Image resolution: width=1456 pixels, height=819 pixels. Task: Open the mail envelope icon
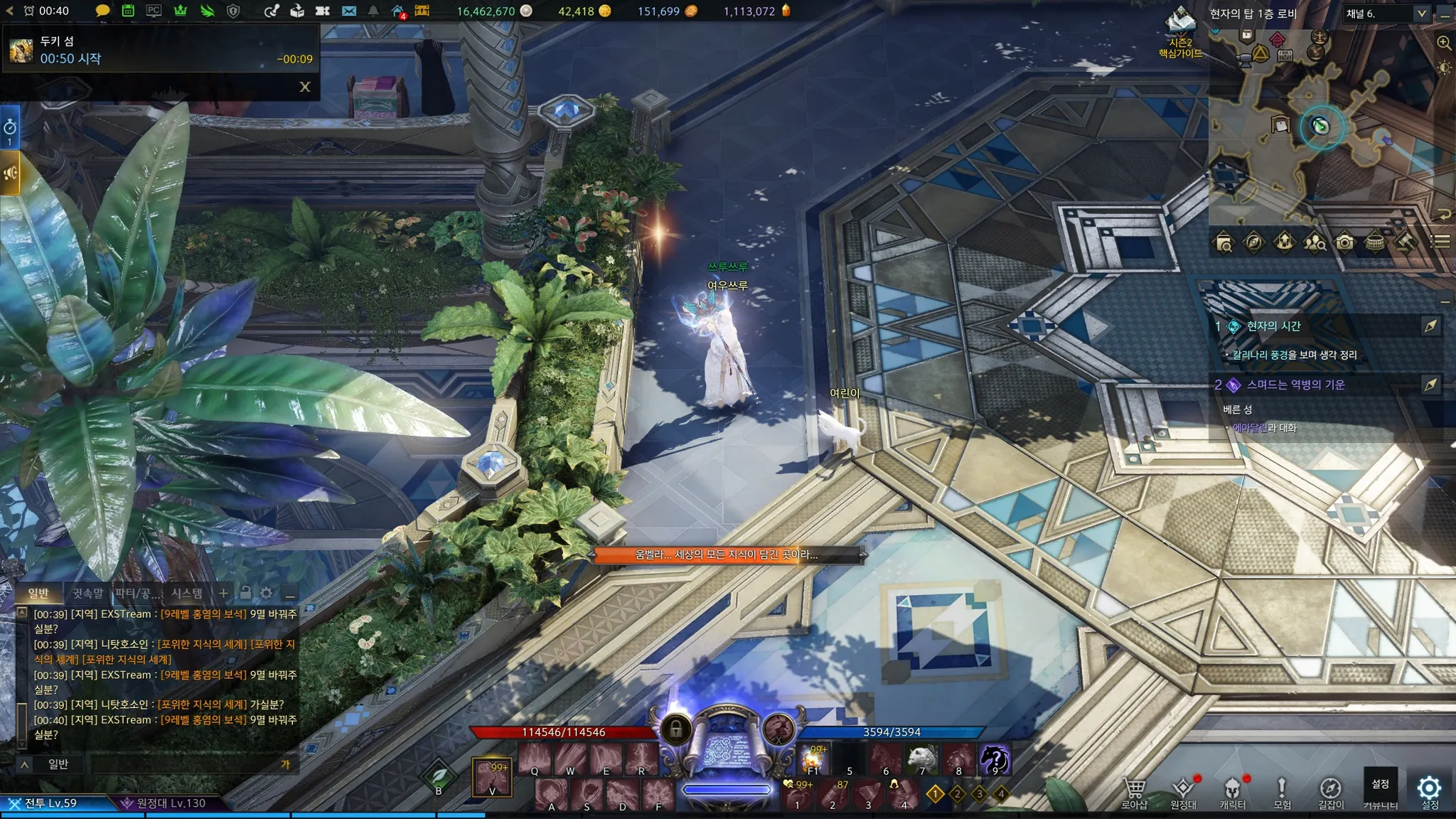348,11
